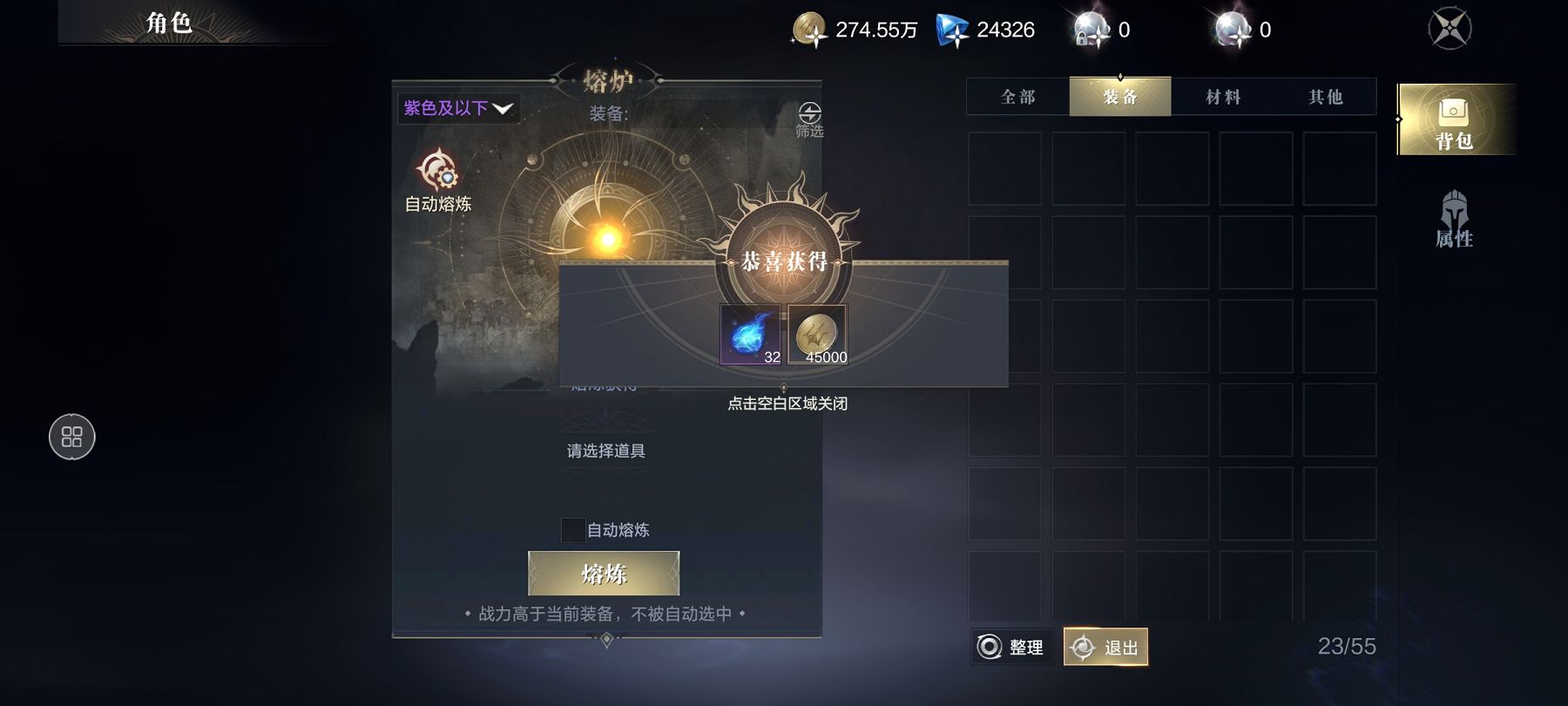This screenshot has width=1568, height=706.
Task: Open the four-square grid menu button
Action: [x=72, y=437]
